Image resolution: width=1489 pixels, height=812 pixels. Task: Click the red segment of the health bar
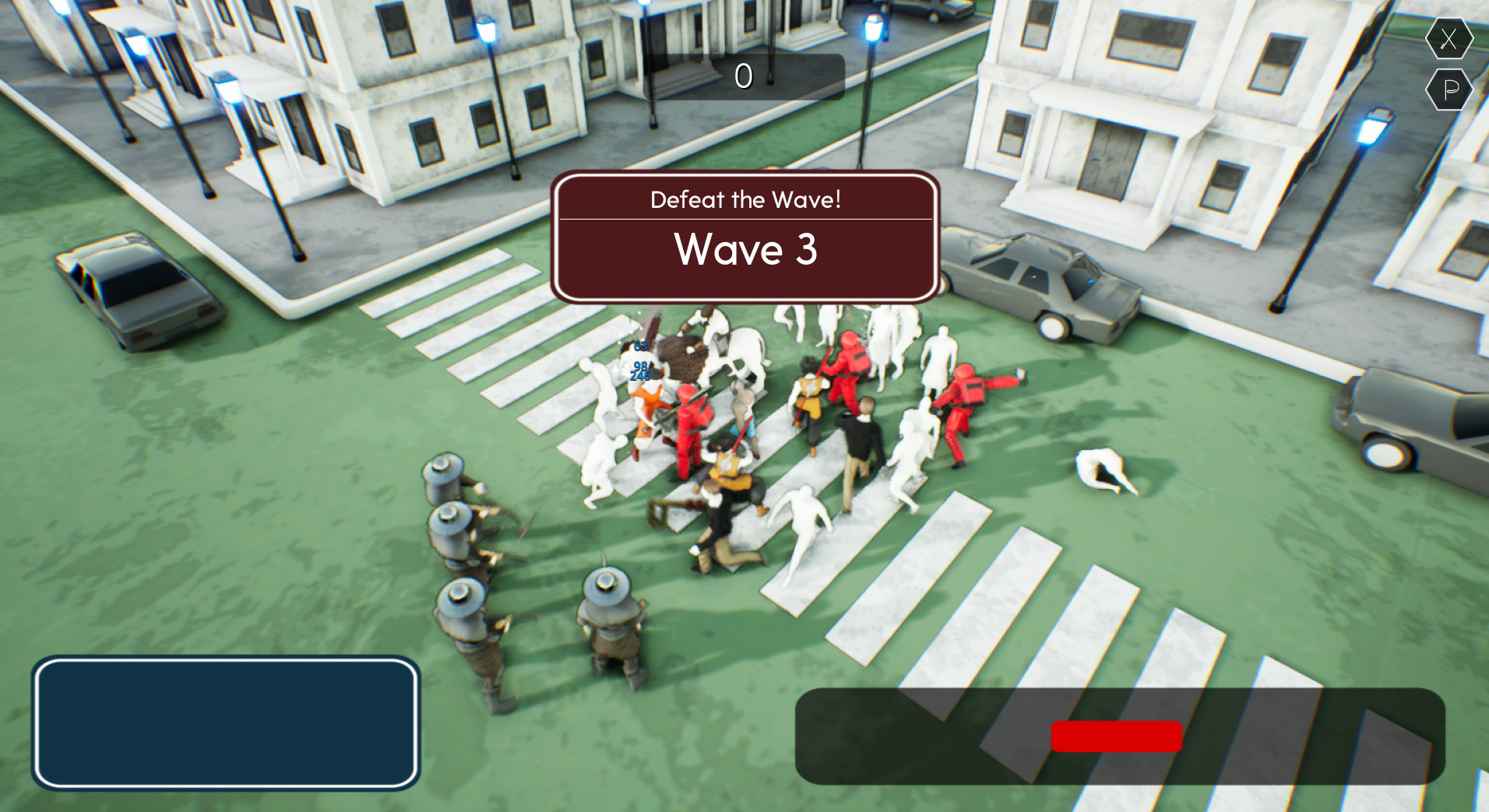(1116, 736)
